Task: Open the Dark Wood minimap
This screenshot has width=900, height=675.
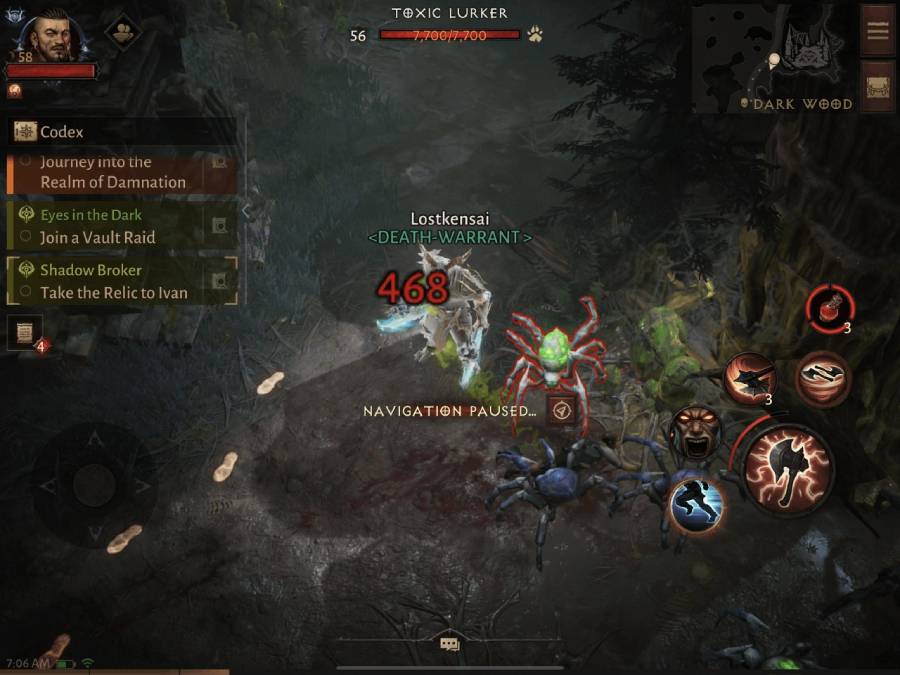Action: 777,56
